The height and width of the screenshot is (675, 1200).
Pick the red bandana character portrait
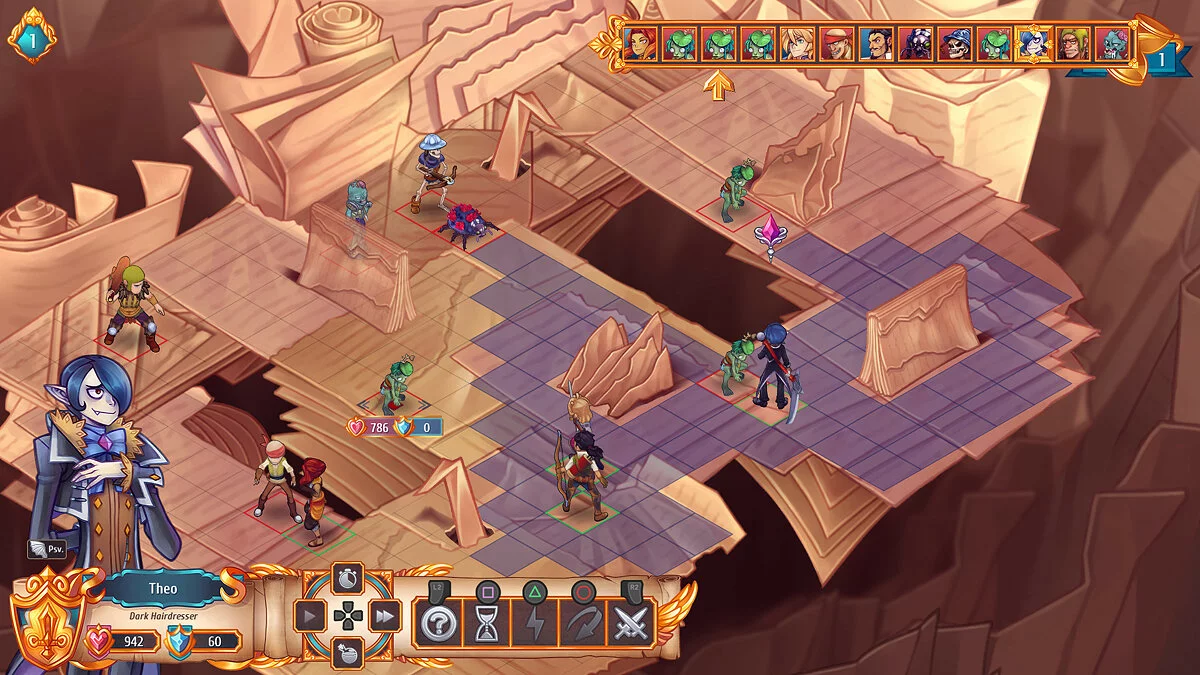837,44
